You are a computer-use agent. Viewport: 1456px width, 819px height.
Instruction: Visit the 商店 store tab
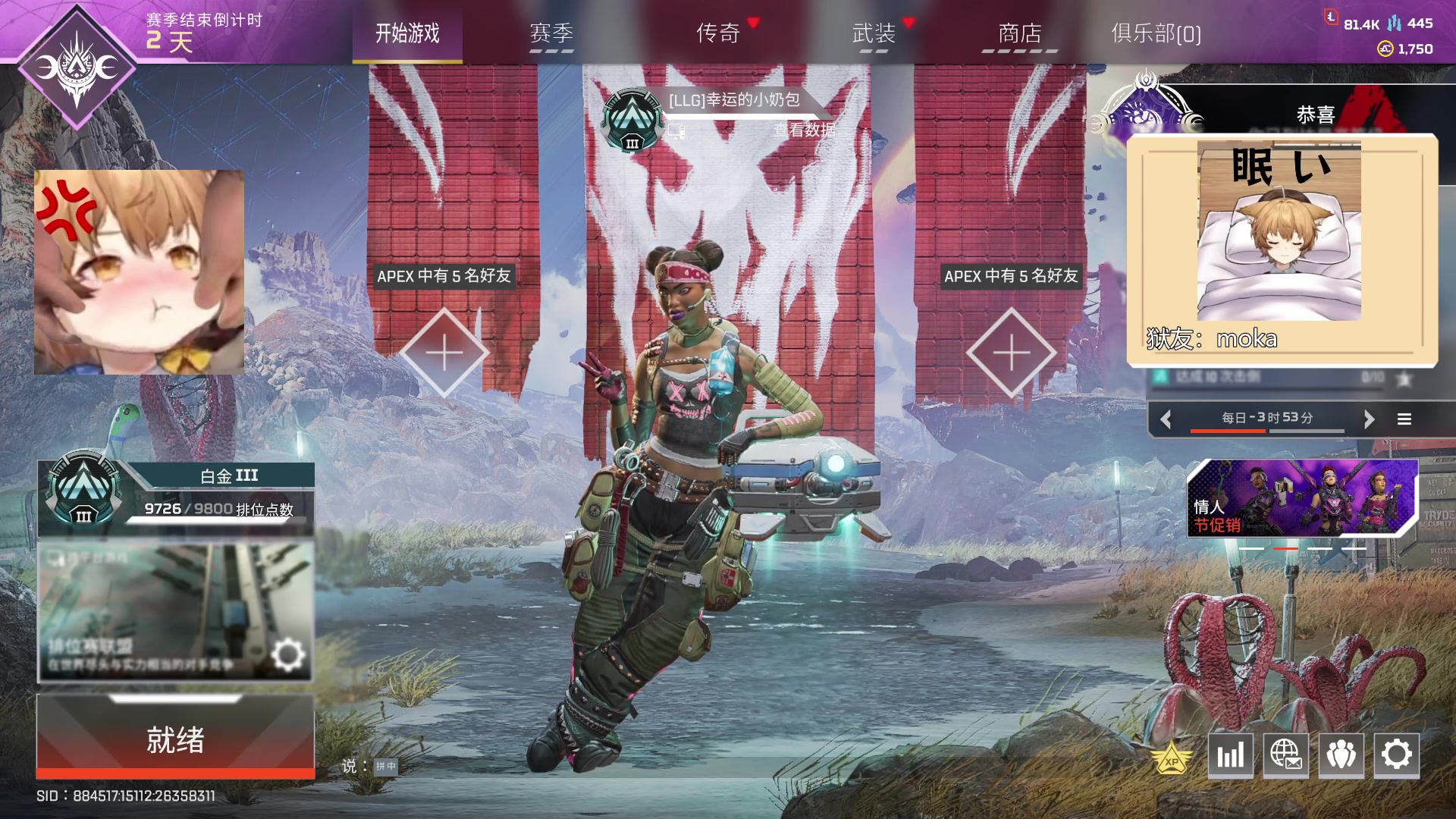click(1019, 33)
